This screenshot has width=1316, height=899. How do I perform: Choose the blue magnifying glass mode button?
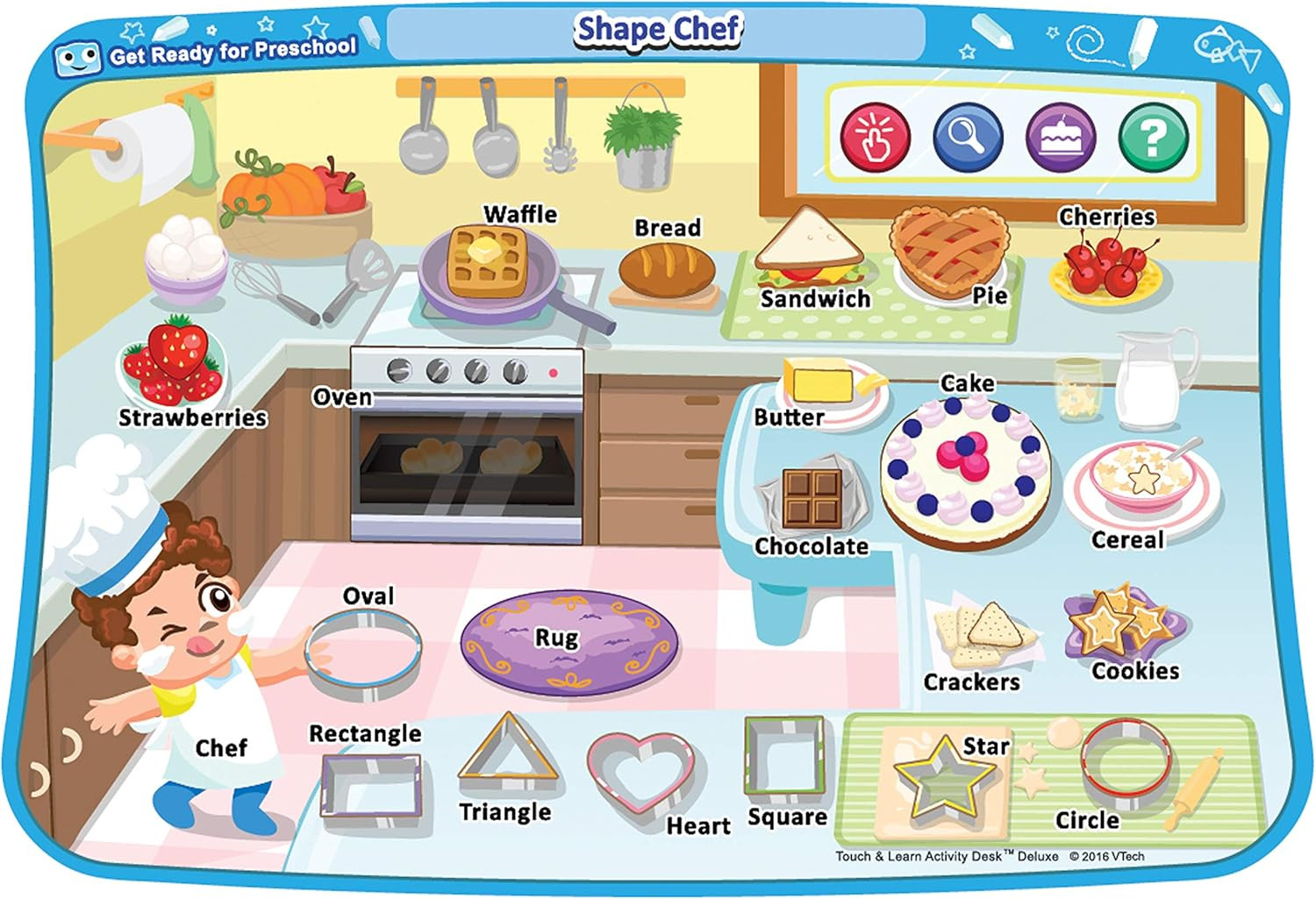968,137
